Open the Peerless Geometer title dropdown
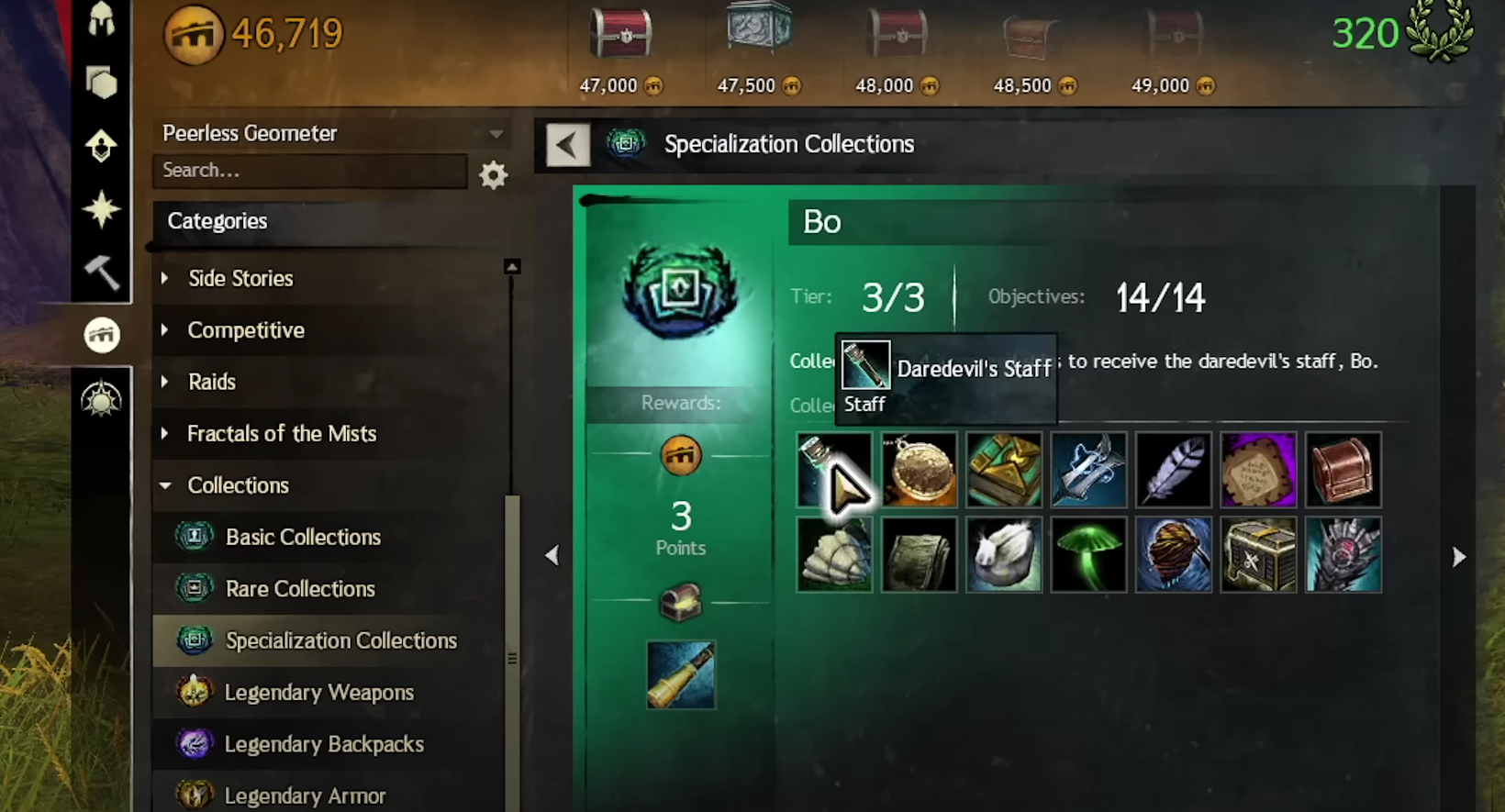The image size is (1505, 812). tap(496, 134)
